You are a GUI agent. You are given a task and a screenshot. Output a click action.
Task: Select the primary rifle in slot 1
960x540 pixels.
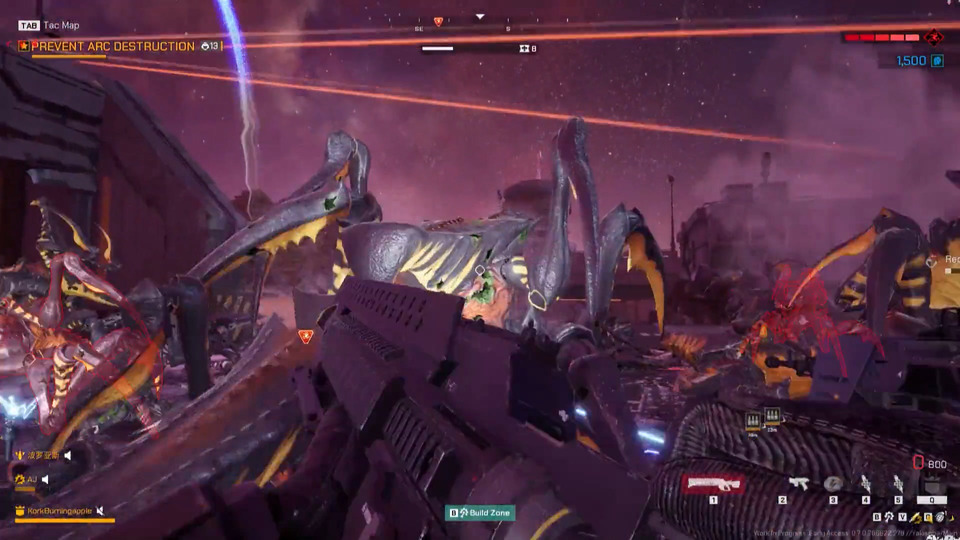714,484
